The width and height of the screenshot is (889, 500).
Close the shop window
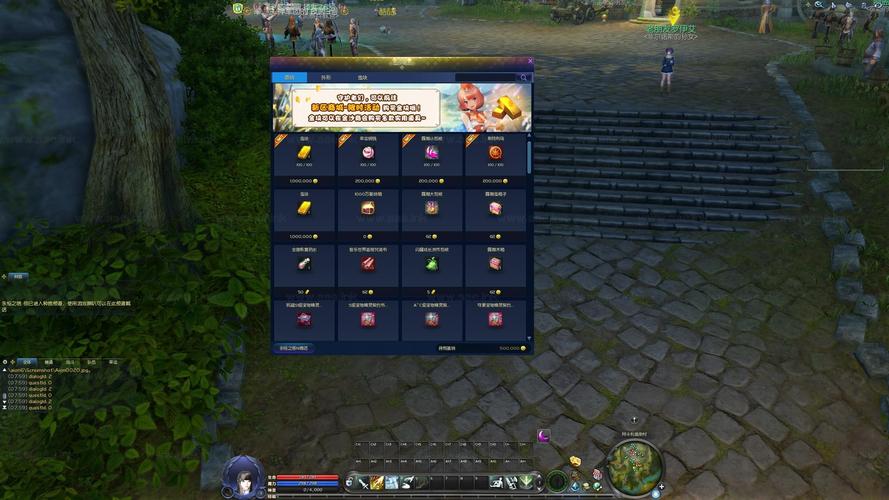[x=530, y=61]
